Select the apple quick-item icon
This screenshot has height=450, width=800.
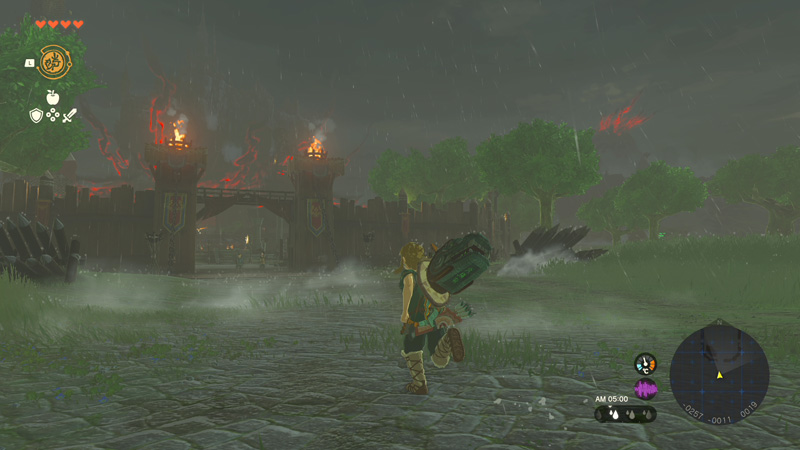click(x=53, y=97)
